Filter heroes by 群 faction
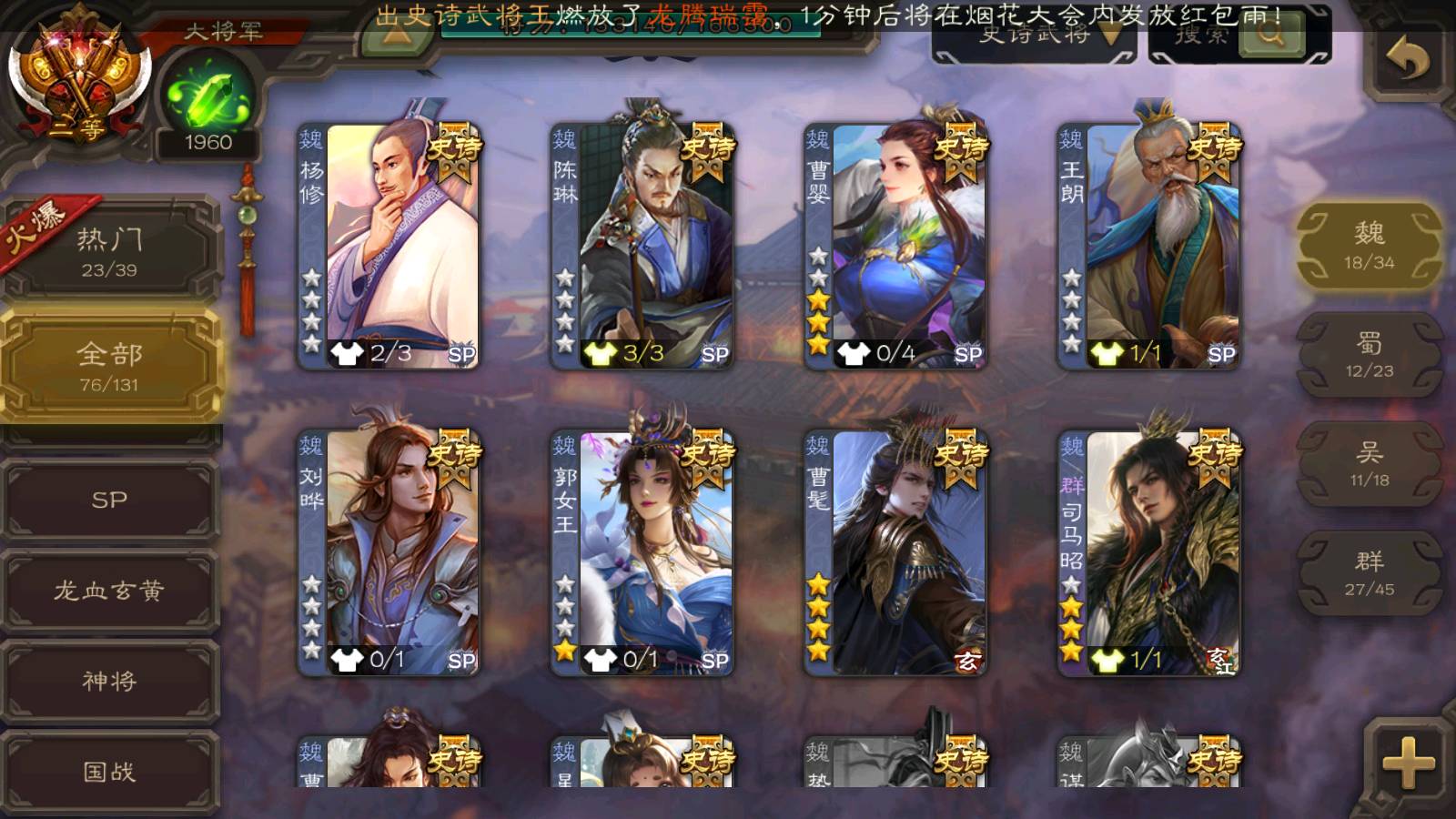1456x819 pixels. pyautogui.click(x=1369, y=573)
